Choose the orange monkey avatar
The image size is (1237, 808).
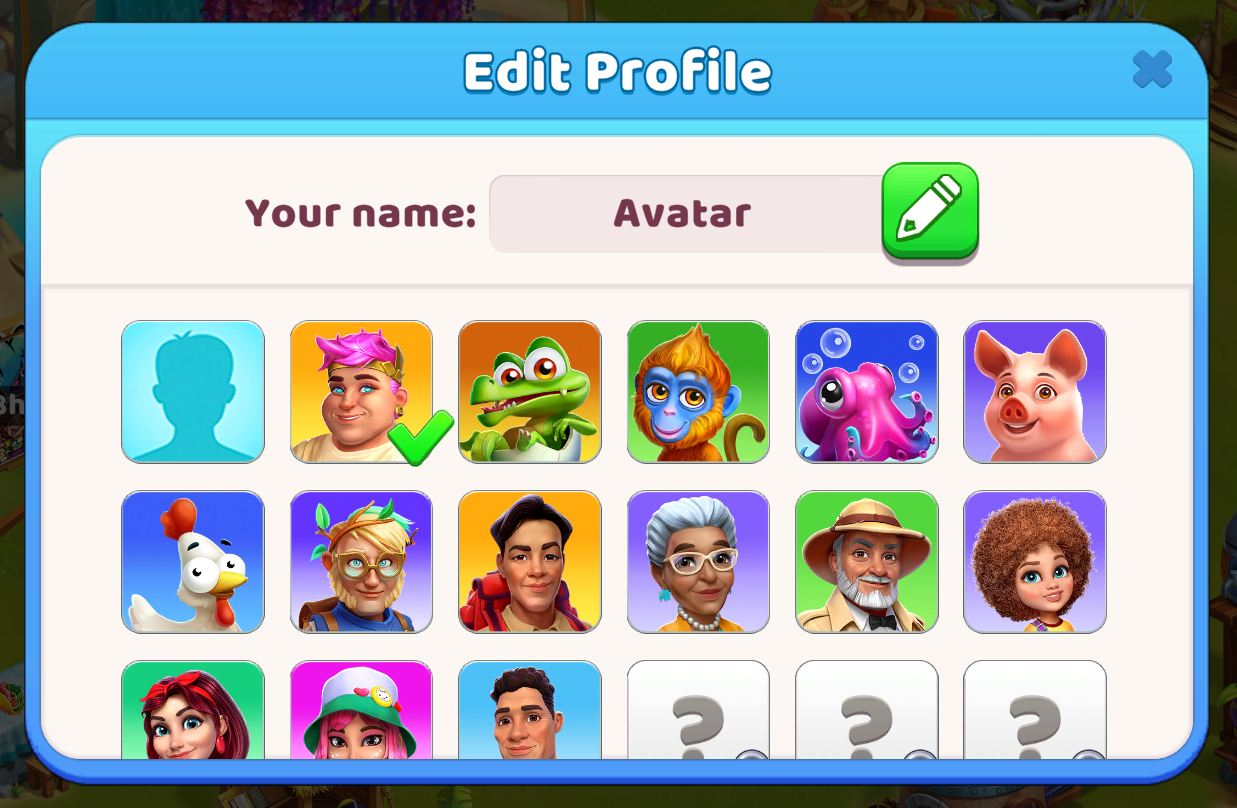698,392
